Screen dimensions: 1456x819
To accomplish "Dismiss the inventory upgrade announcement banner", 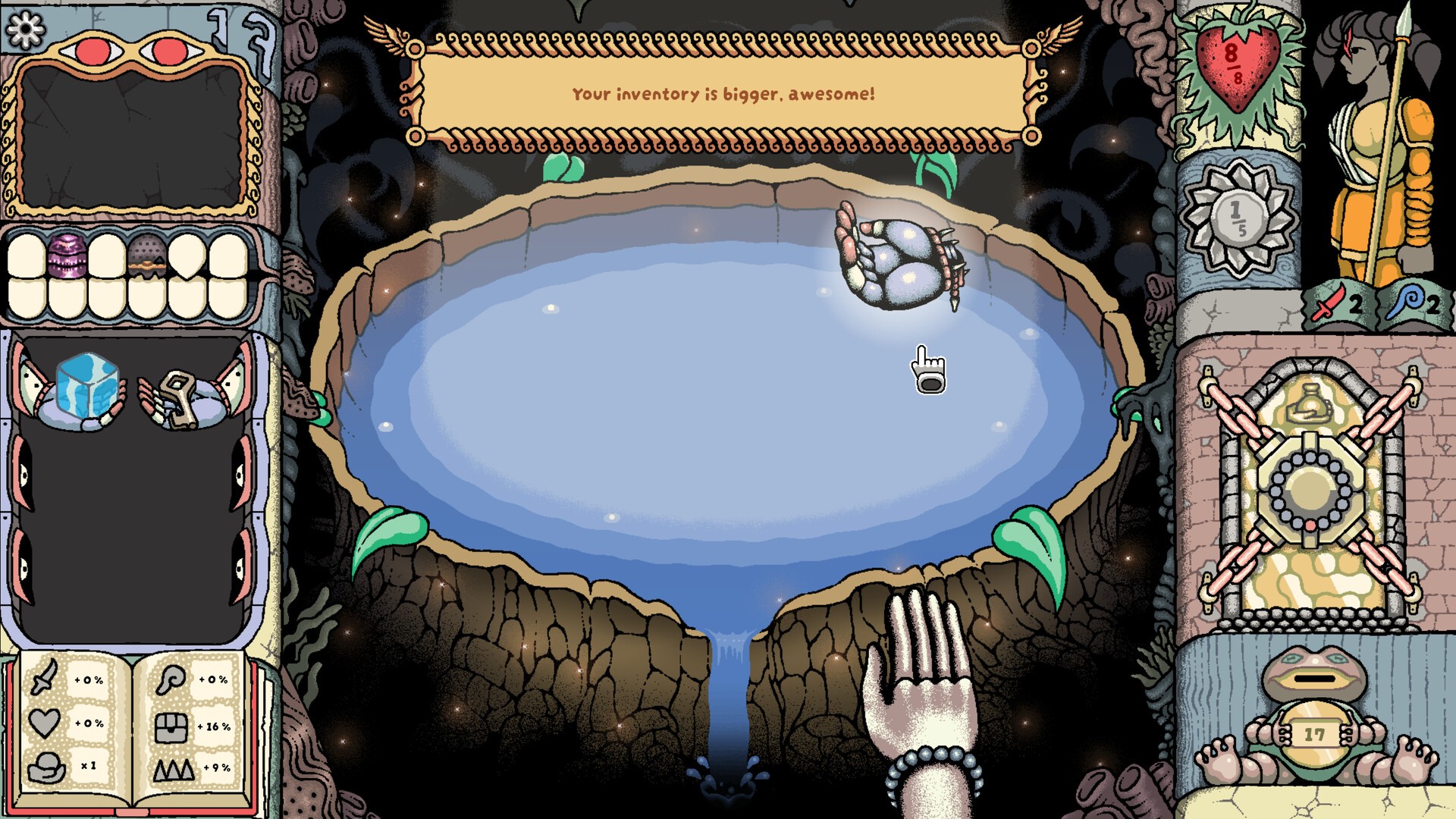I will [x=723, y=91].
